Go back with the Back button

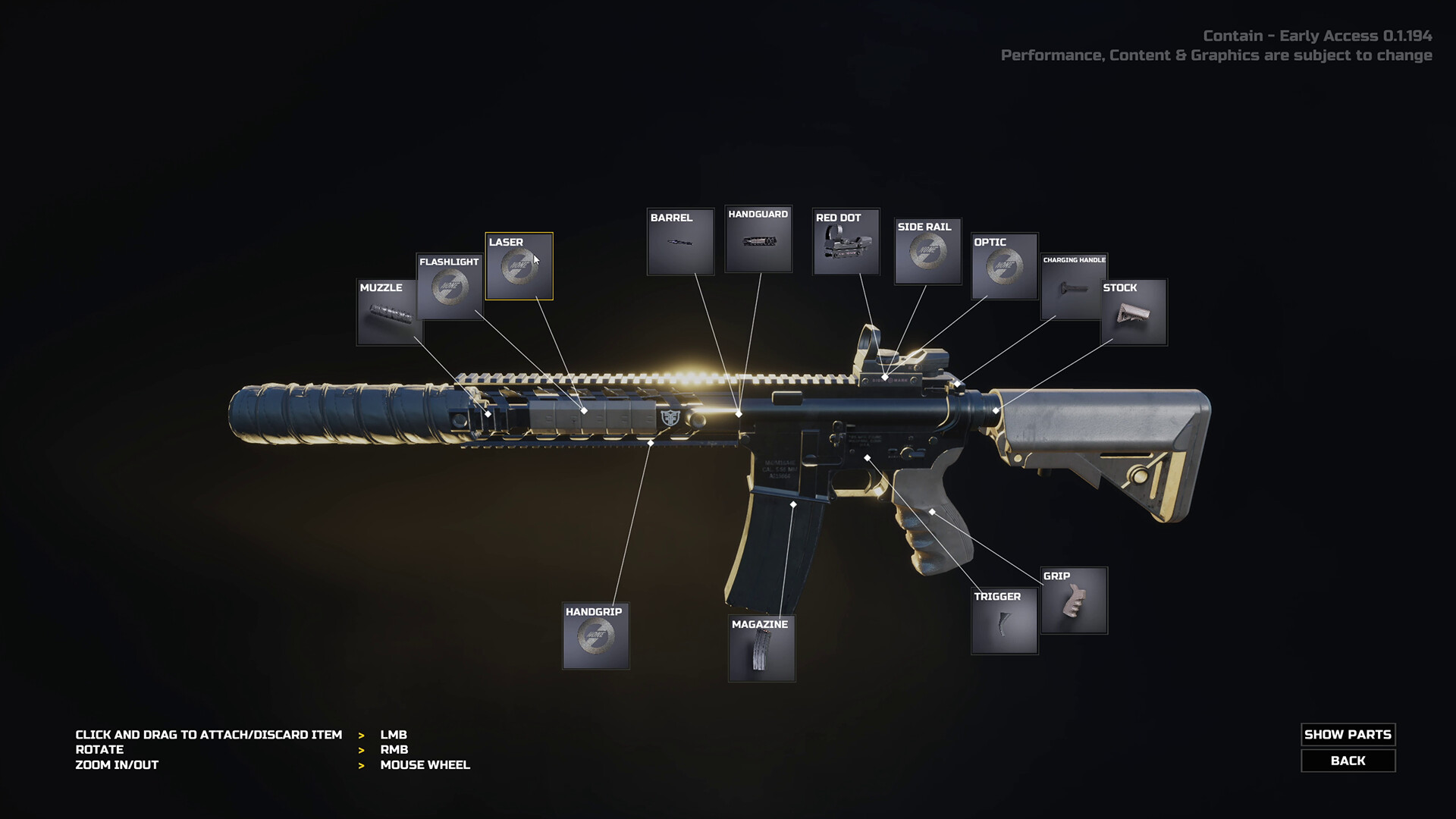tap(1348, 761)
